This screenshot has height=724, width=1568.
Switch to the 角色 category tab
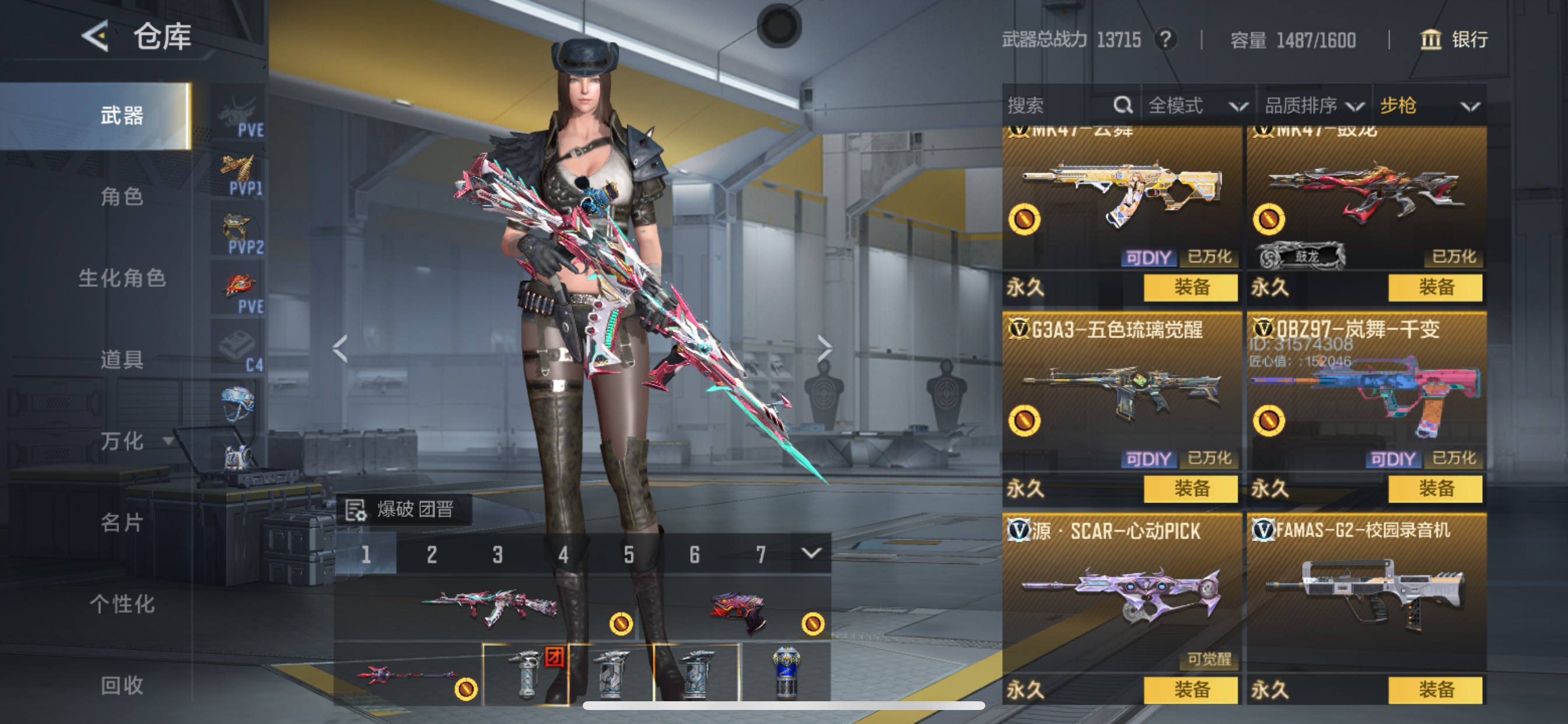122,196
